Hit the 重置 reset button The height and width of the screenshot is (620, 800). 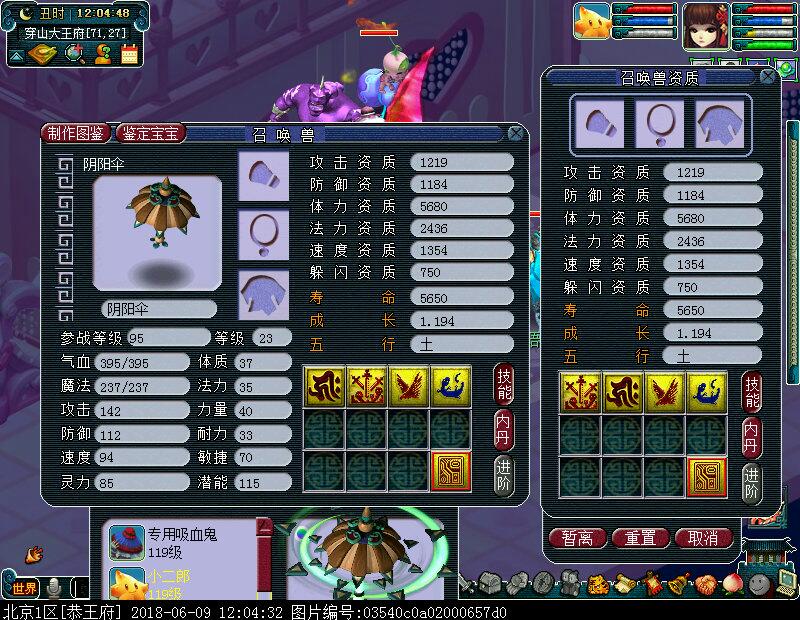[640, 538]
